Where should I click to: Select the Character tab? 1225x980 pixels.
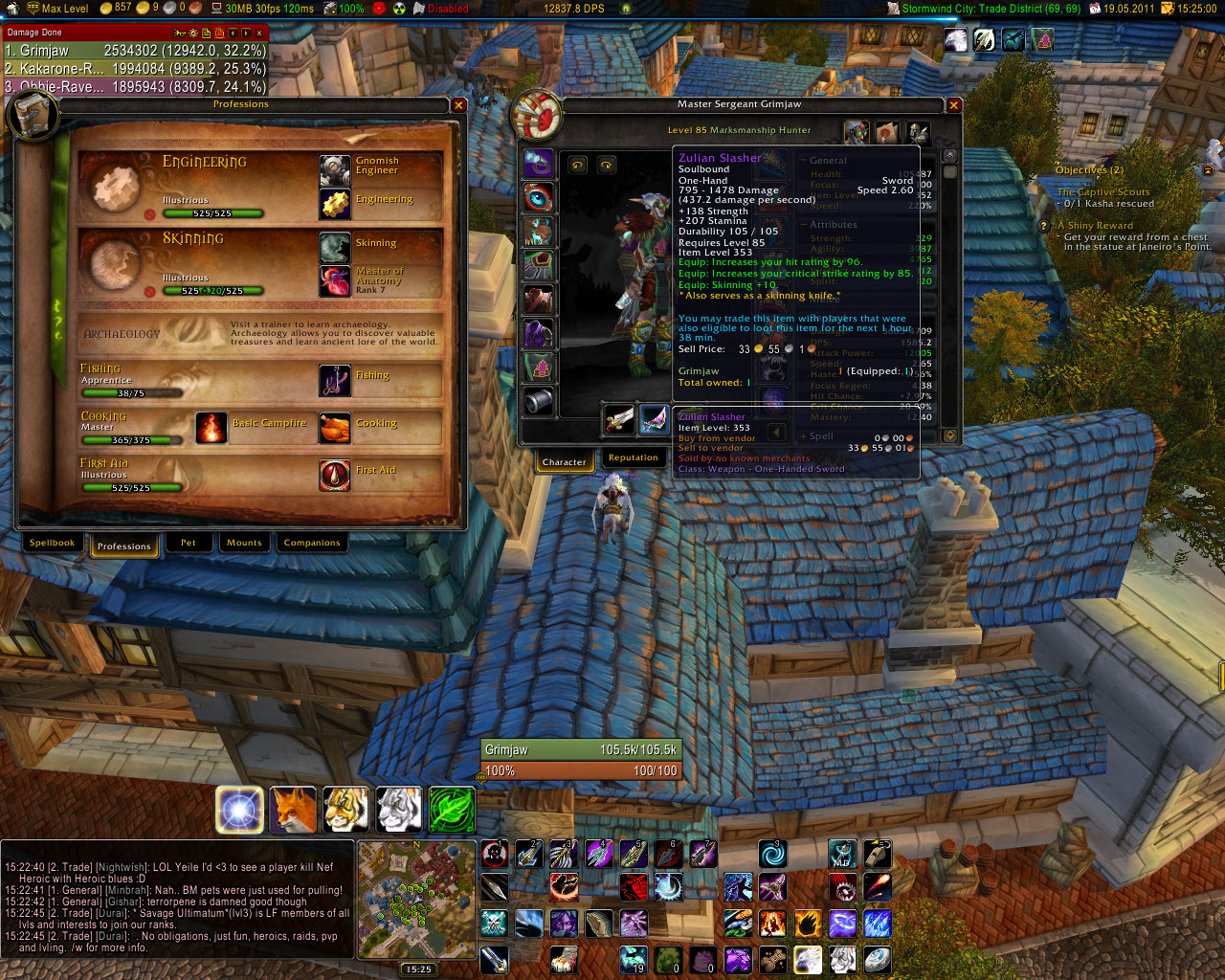[564, 461]
